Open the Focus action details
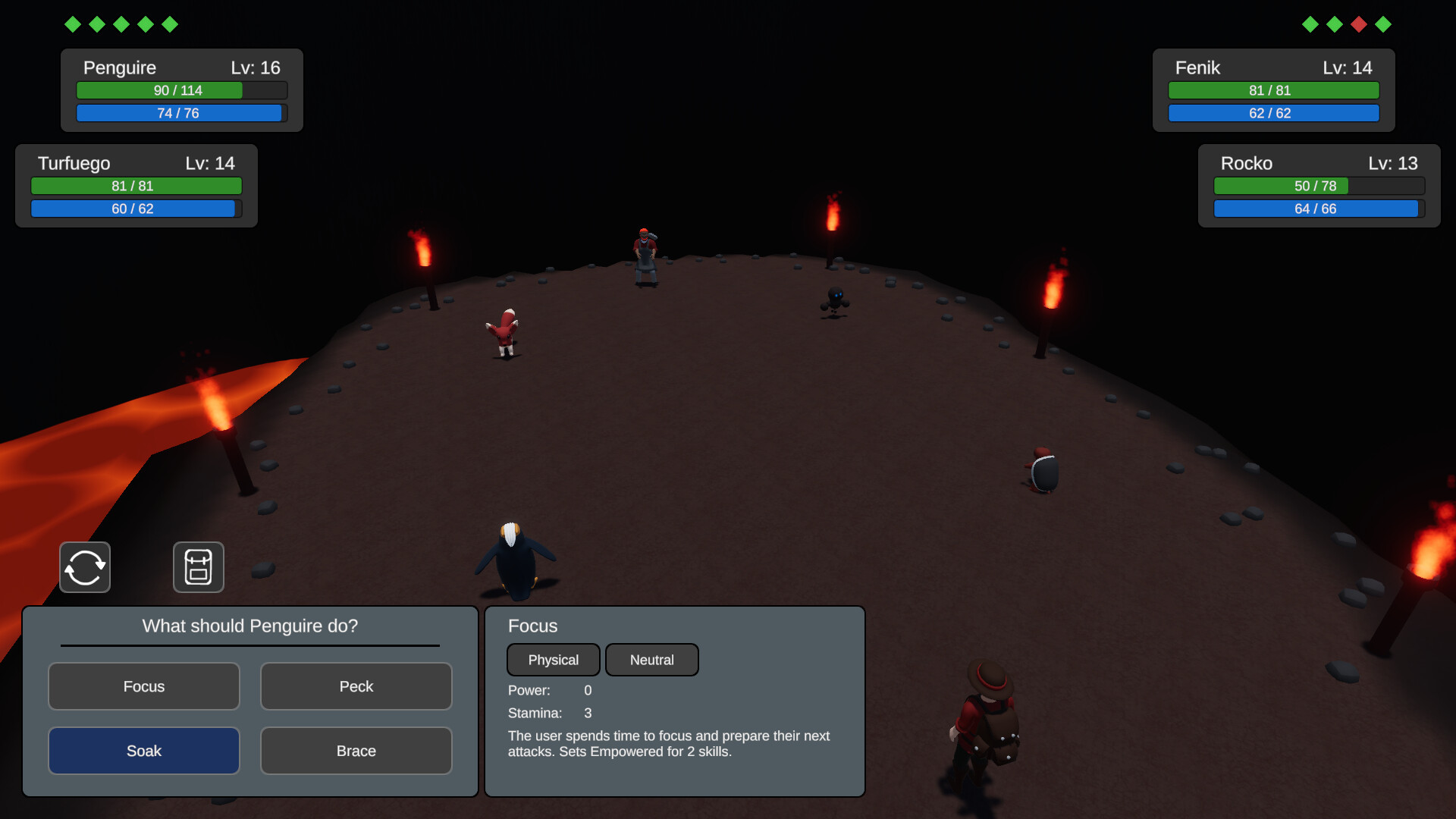Image resolution: width=1456 pixels, height=819 pixels. pyautogui.click(x=143, y=686)
